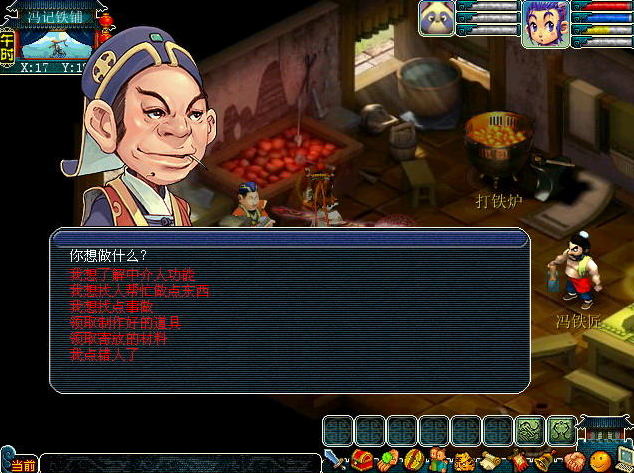Click the chat input bar
The width and height of the screenshot is (634, 473).
[x=180, y=464]
